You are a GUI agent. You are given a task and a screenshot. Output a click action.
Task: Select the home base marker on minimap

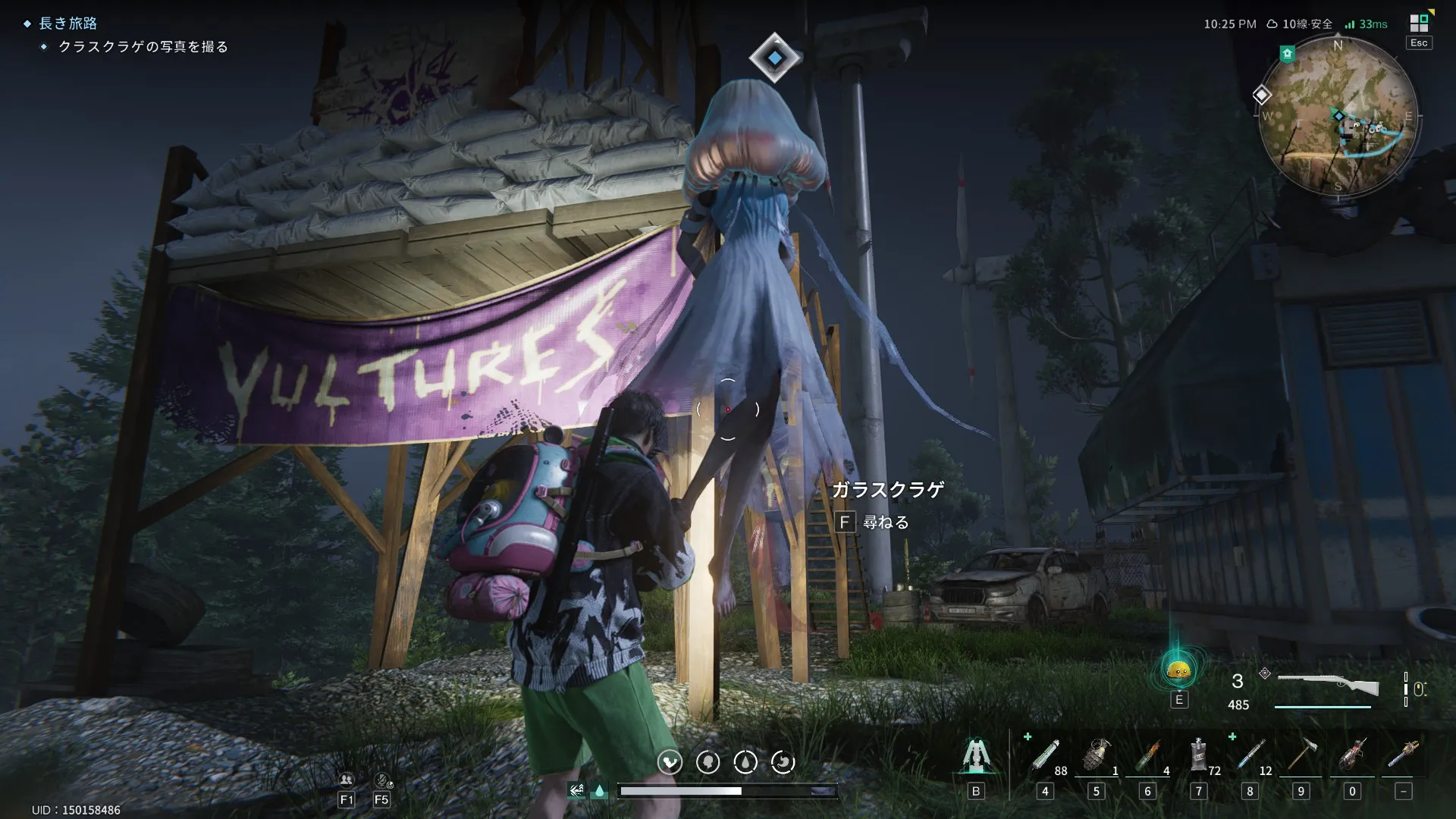[x=1287, y=54]
